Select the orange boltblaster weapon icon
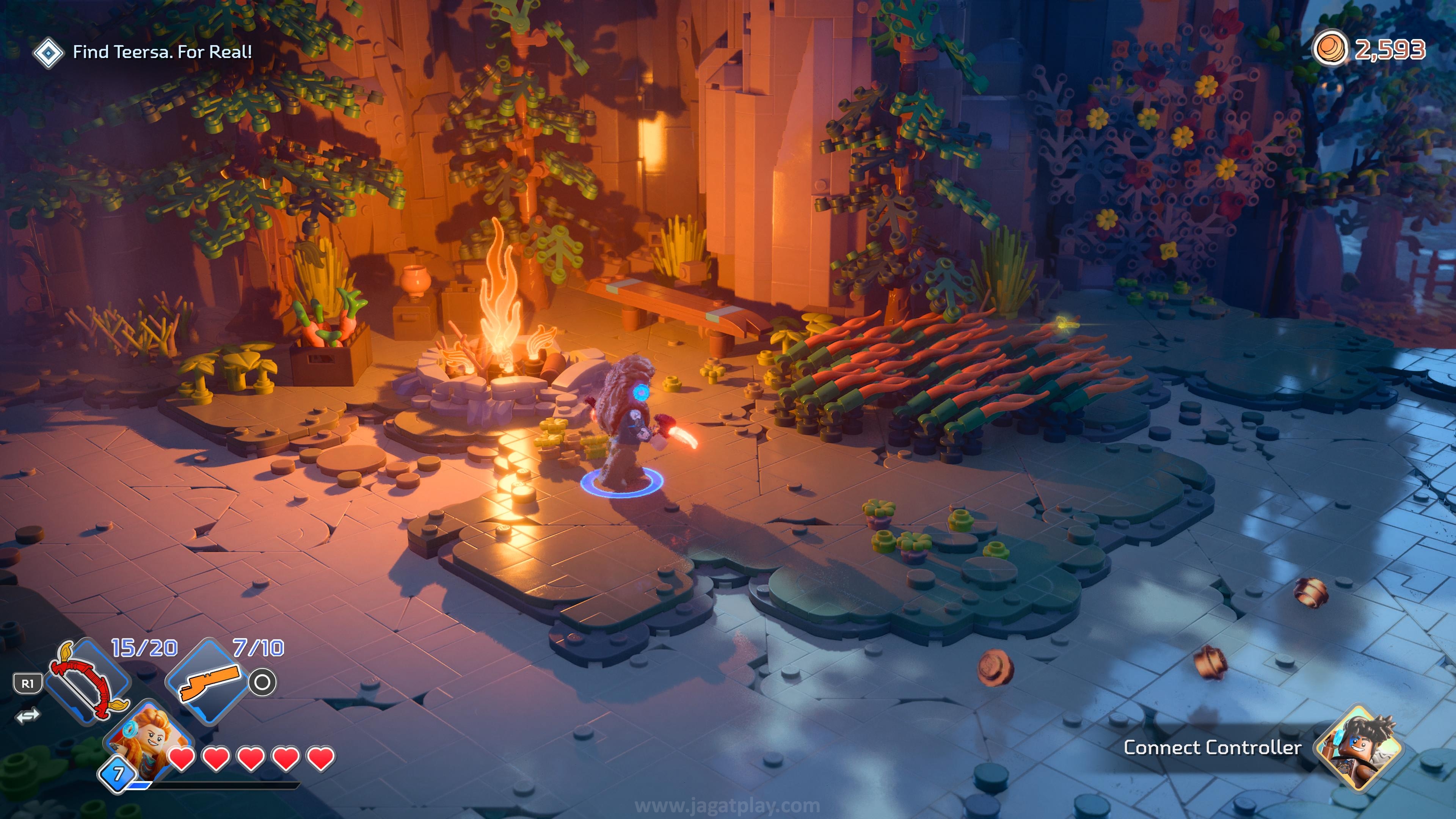Viewport: 1456px width, 819px height. (x=210, y=683)
